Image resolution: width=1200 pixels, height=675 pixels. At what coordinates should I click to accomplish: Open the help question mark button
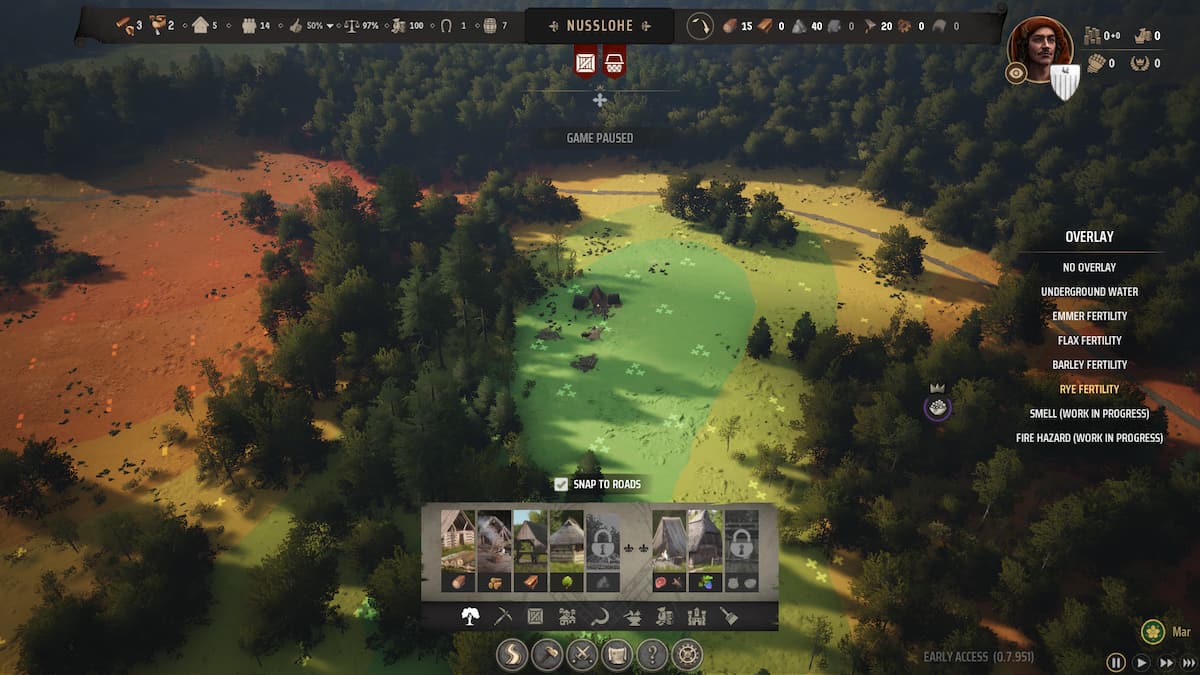click(652, 656)
